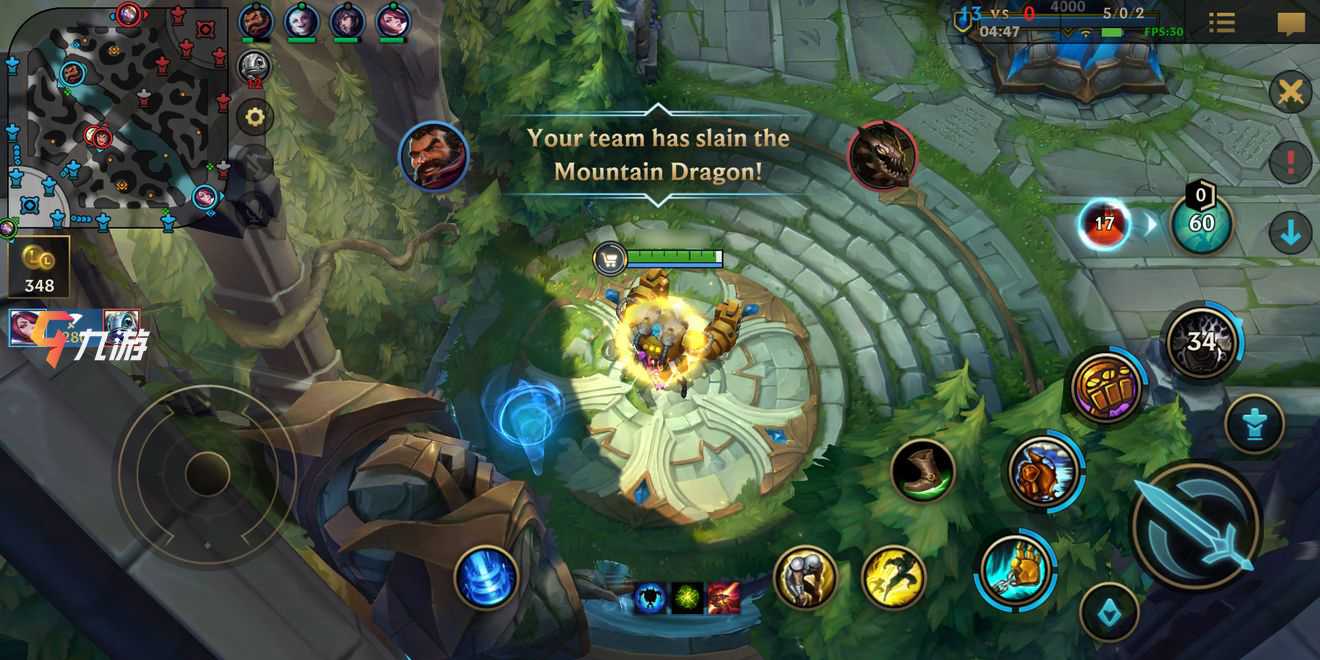
Task: Open the shopping cart above the champion
Action: [610, 259]
